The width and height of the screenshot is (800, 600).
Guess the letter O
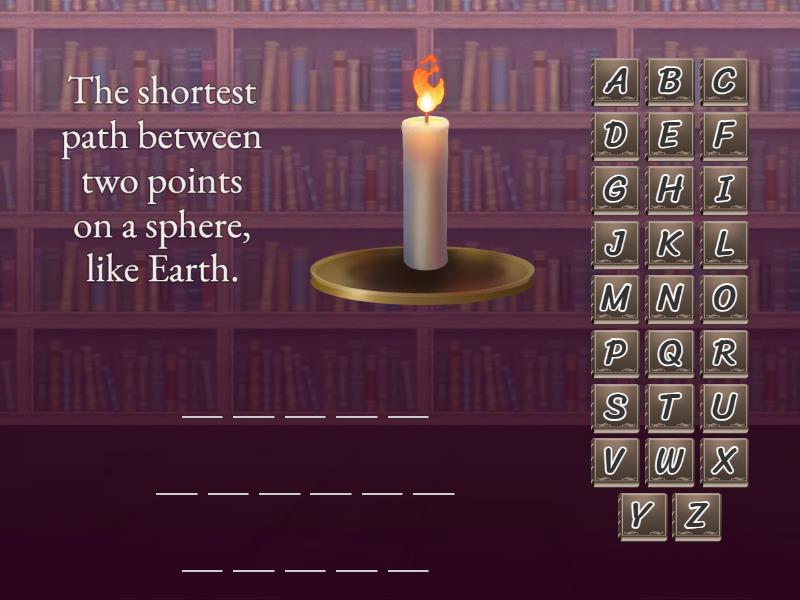click(724, 299)
